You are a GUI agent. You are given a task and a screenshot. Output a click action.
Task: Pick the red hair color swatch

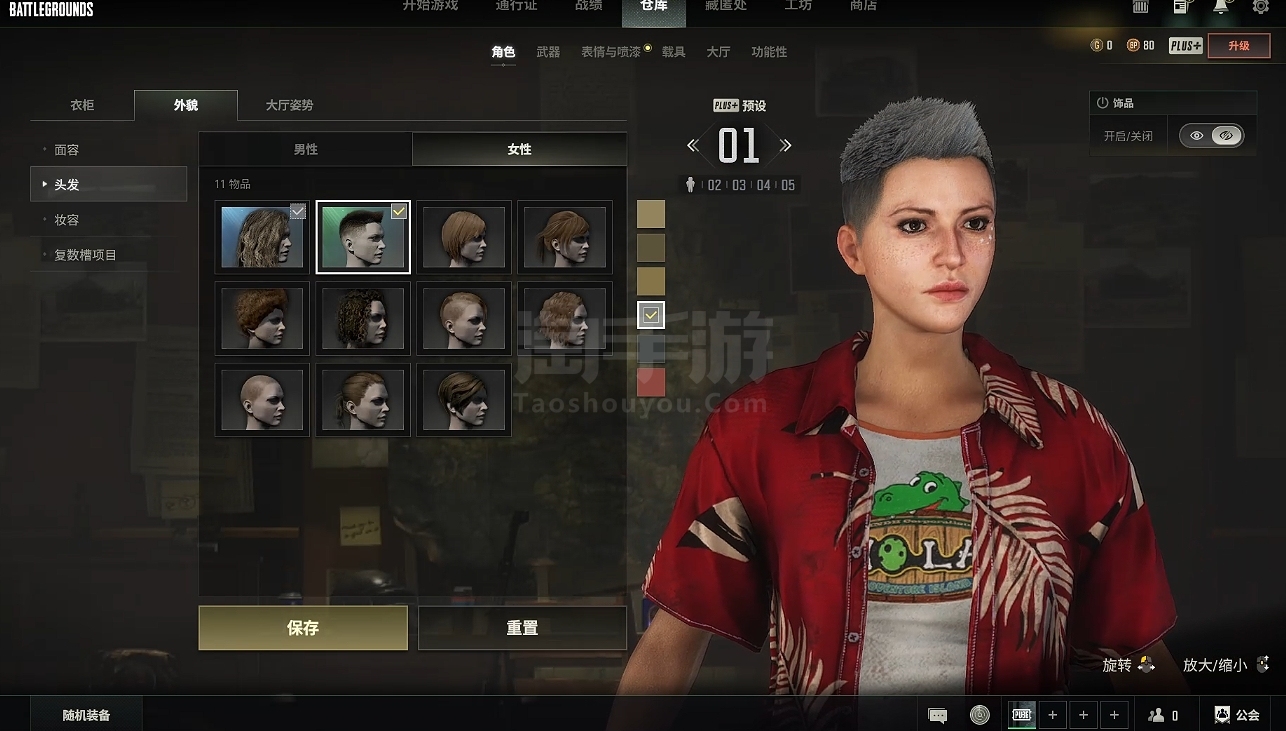pyautogui.click(x=651, y=382)
